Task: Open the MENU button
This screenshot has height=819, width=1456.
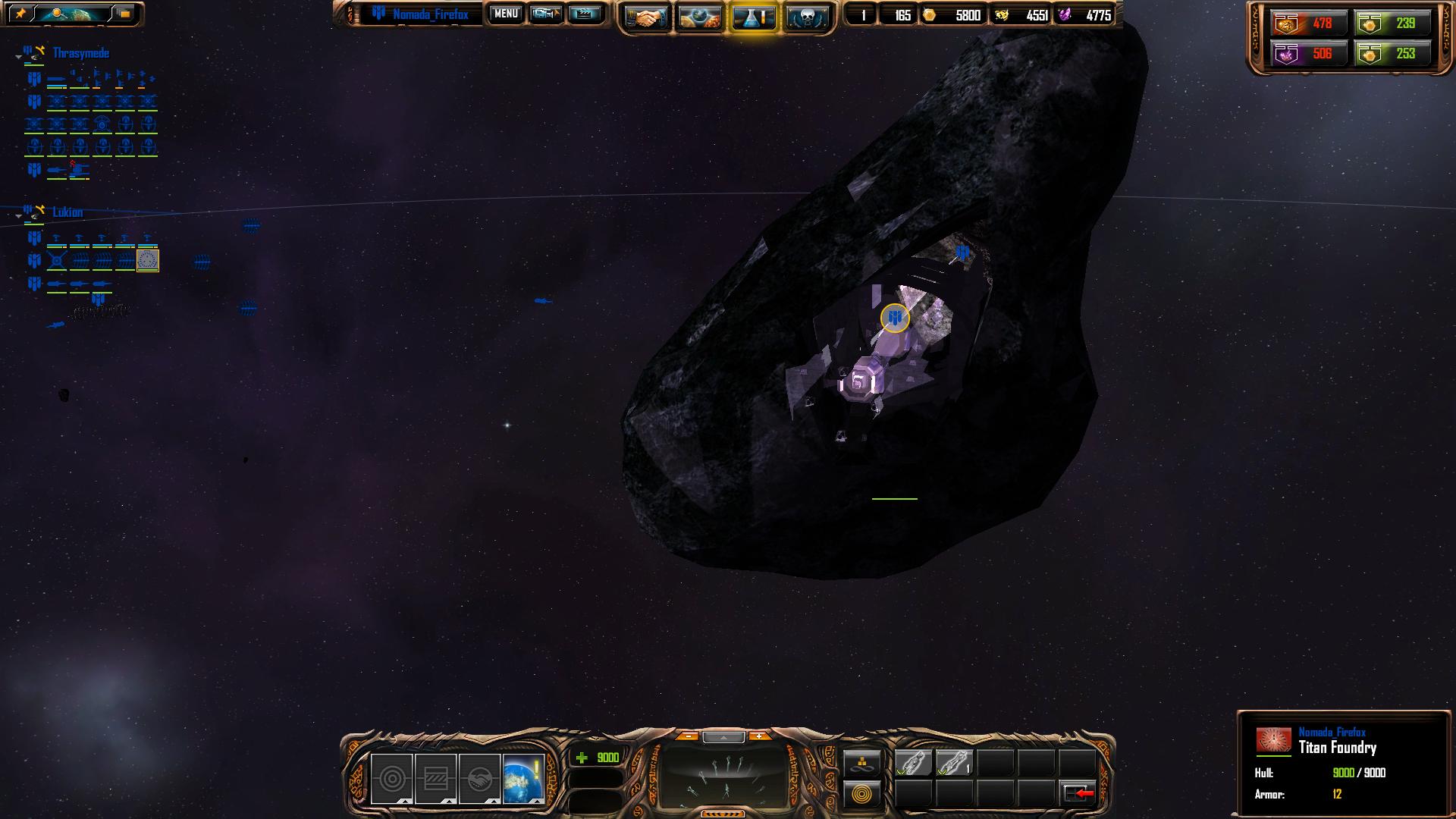Action: pyautogui.click(x=506, y=14)
